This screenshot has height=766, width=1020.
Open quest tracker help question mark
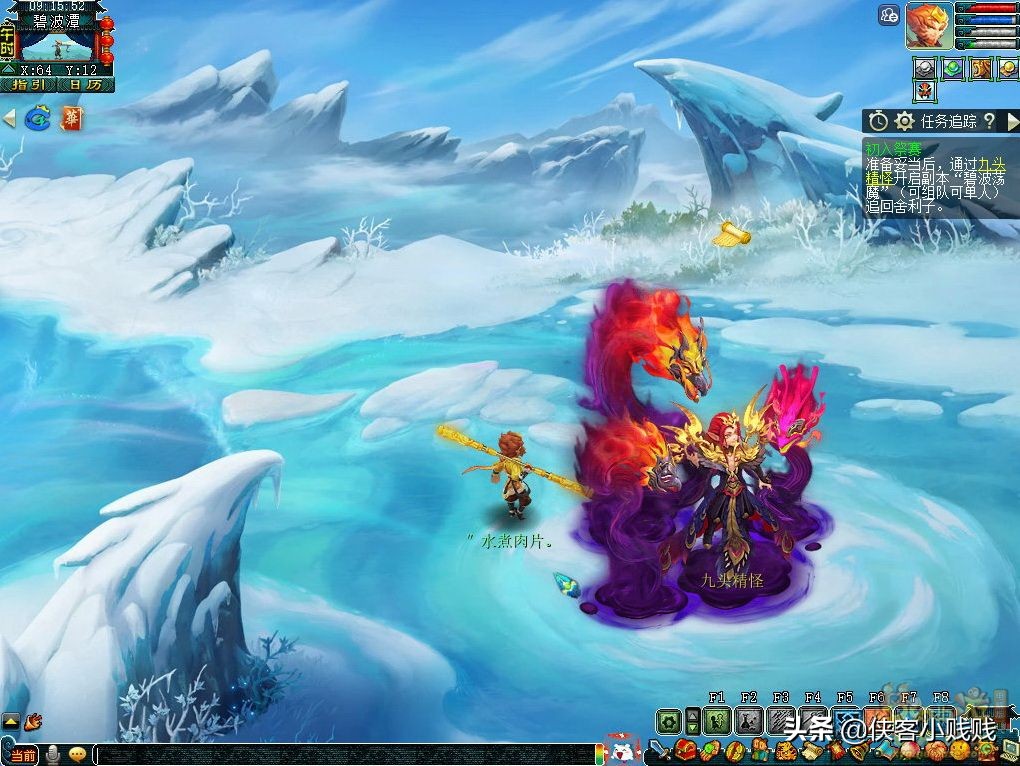point(988,121)
